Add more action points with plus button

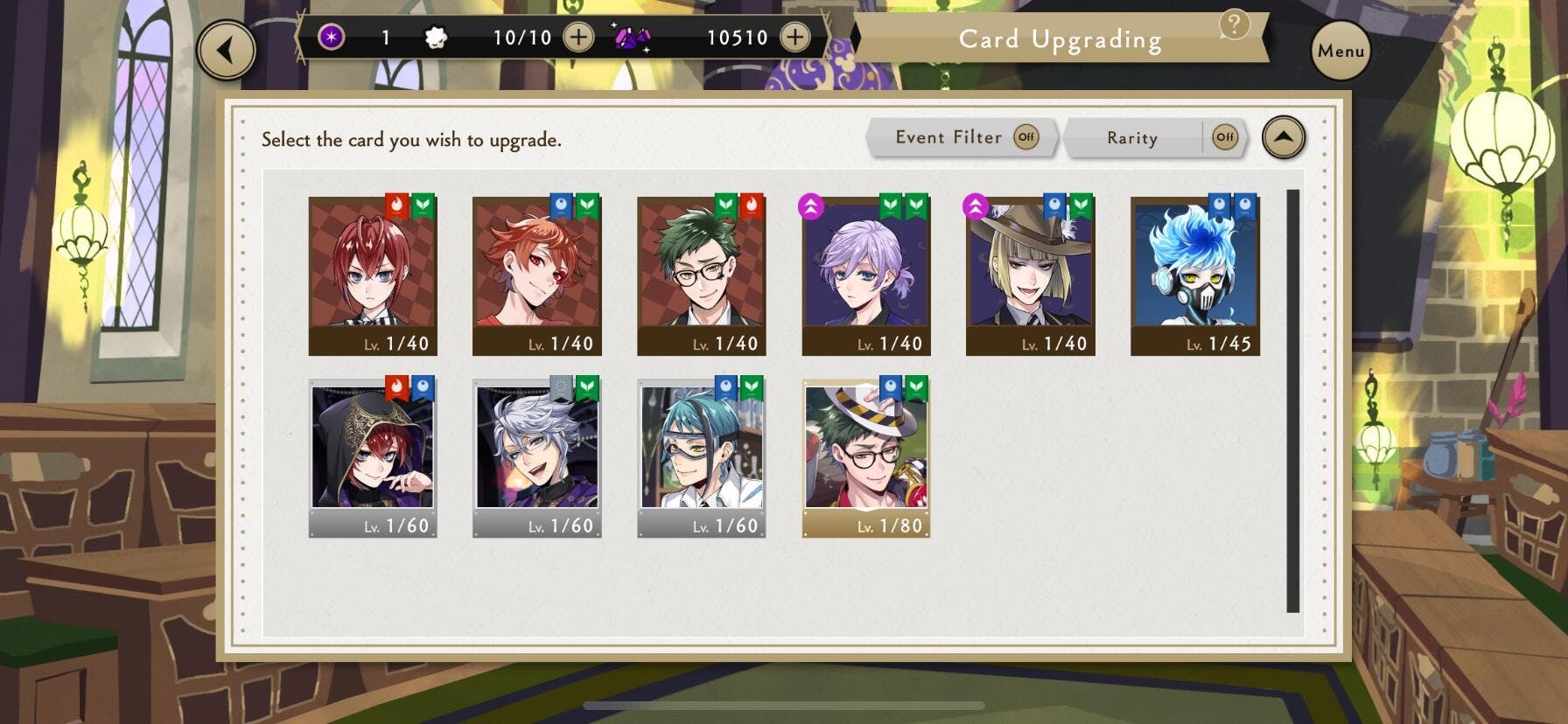pos(578,38)
